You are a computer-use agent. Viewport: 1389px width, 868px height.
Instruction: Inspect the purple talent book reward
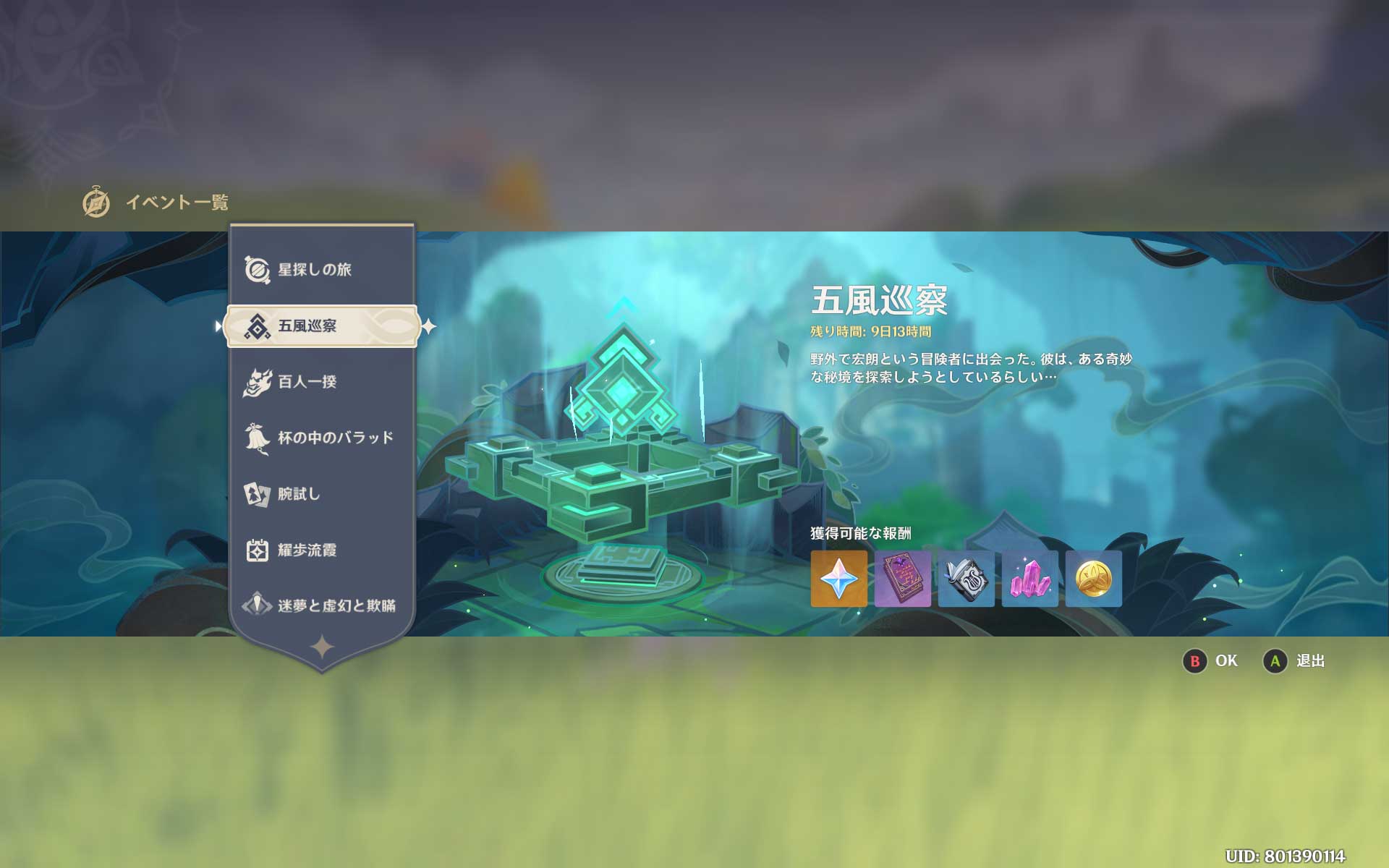coord(902,579)
